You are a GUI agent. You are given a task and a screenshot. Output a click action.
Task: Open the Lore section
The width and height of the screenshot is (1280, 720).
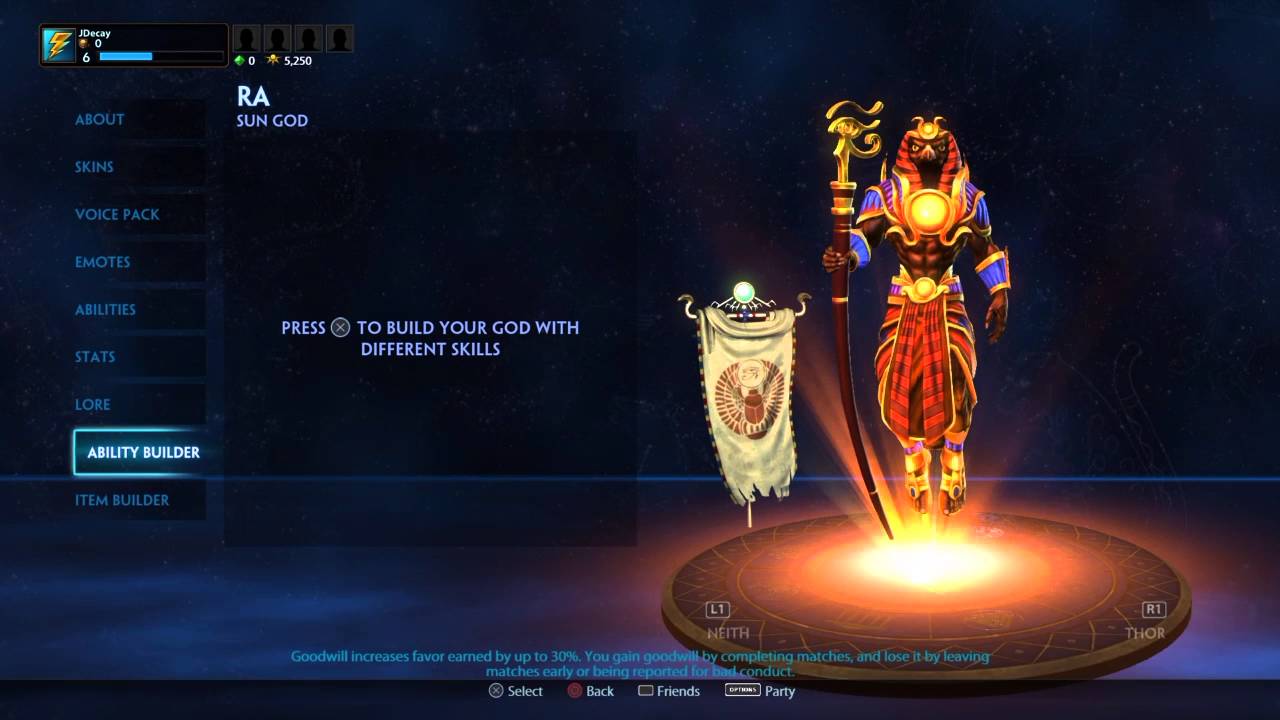[93, 404]
